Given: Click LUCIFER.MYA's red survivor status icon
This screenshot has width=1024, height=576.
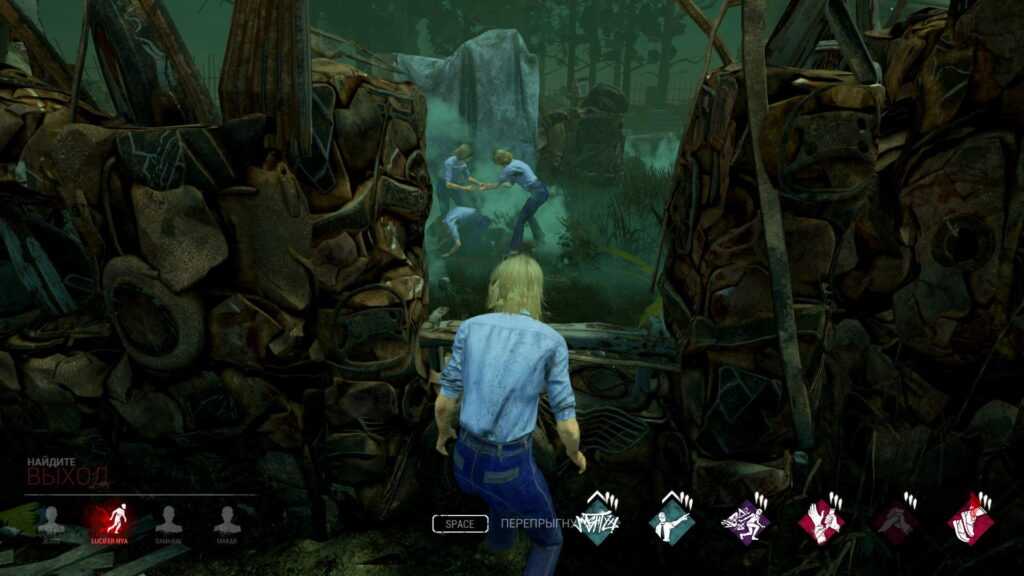Looking at the screenshot, I should pos(110,519).
